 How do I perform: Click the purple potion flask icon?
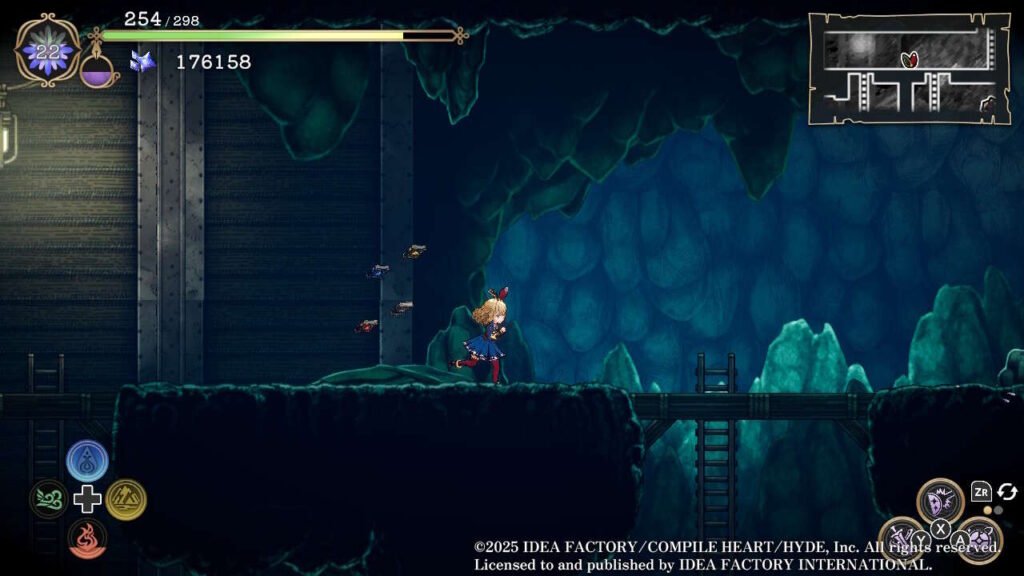pyautogui.click(x=98, y=70)
